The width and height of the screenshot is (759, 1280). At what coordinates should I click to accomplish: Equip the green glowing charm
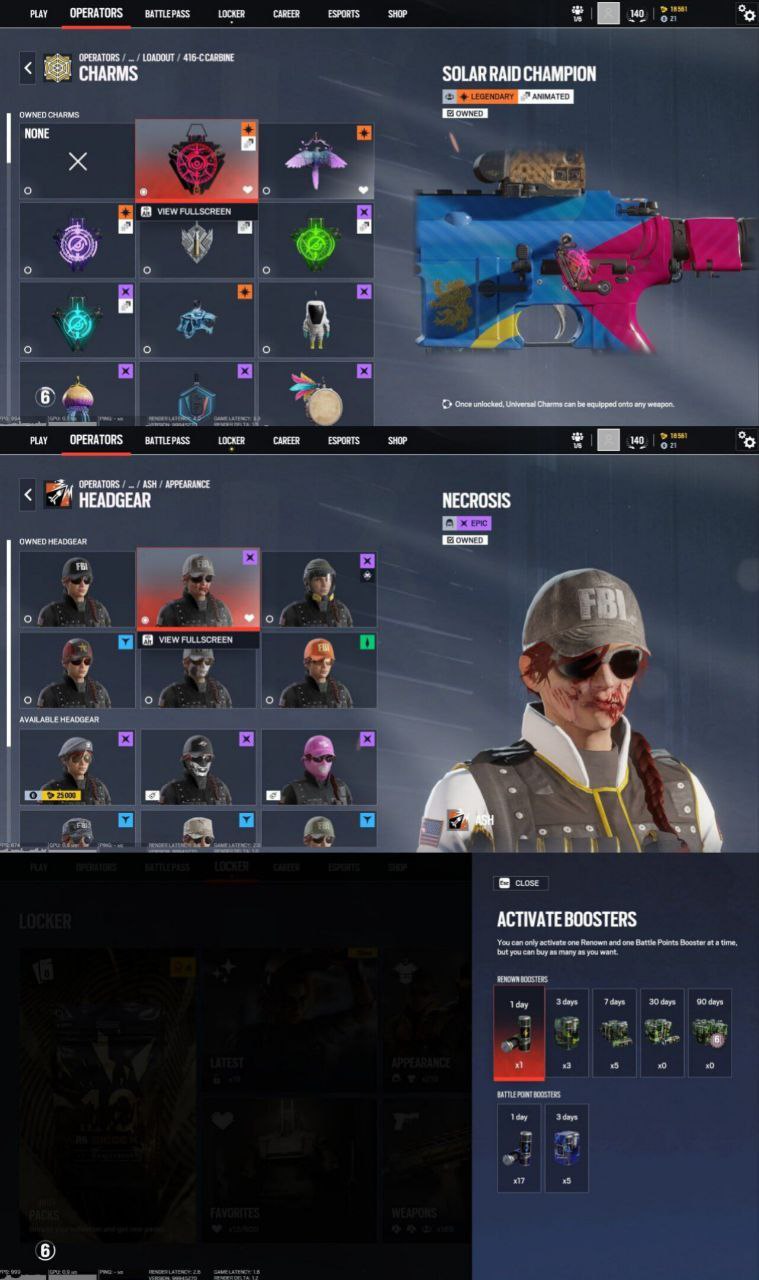tap(318, 242)
